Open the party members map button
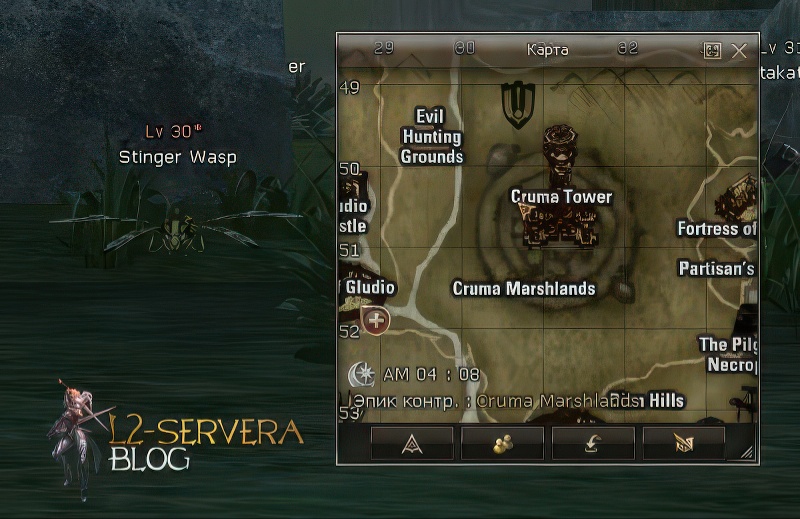The width and height of the screenshot is (800, 519). [502, 443]
